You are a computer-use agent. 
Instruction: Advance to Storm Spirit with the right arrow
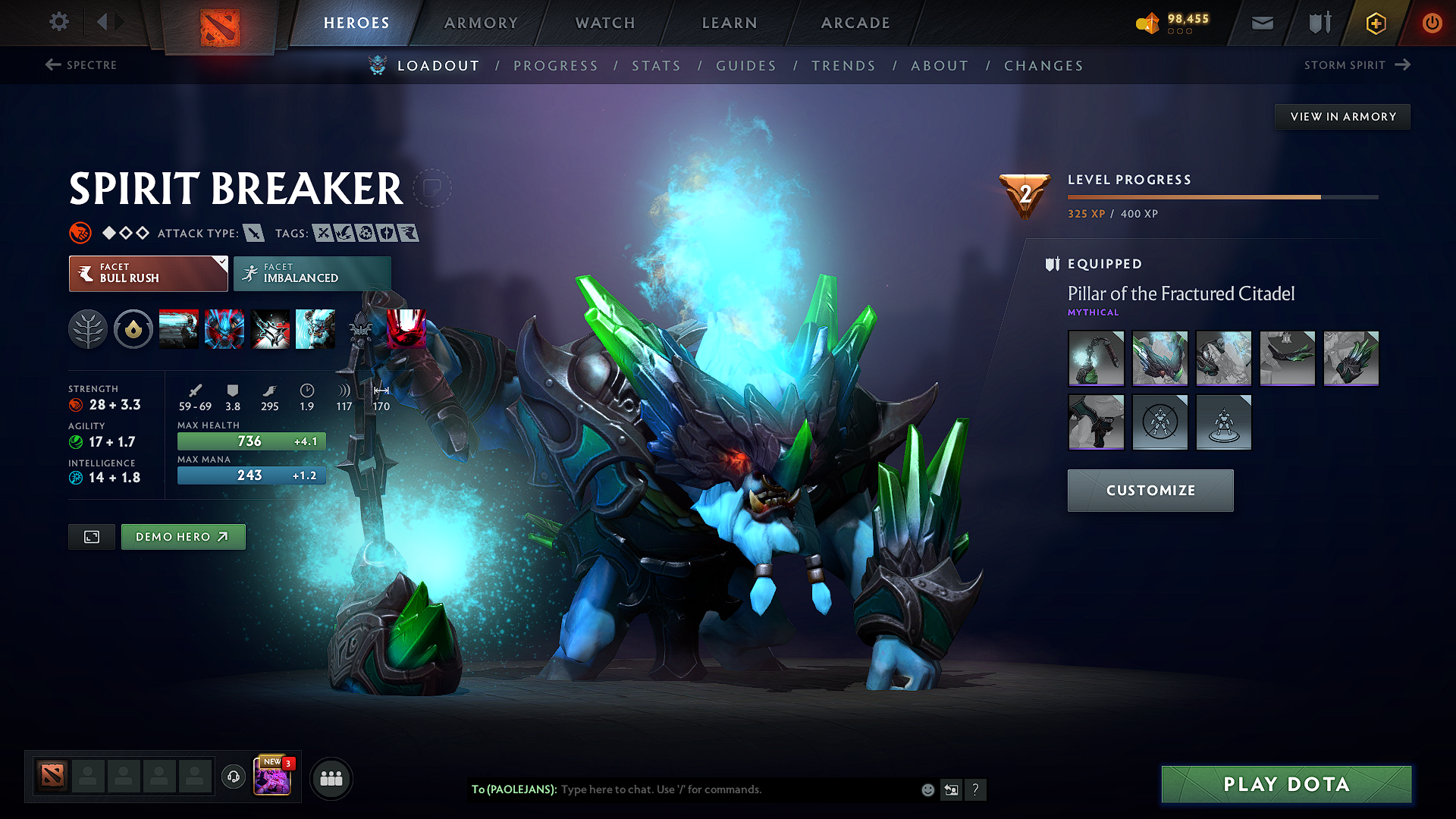pyautogui.click(x=1403, y=65)
